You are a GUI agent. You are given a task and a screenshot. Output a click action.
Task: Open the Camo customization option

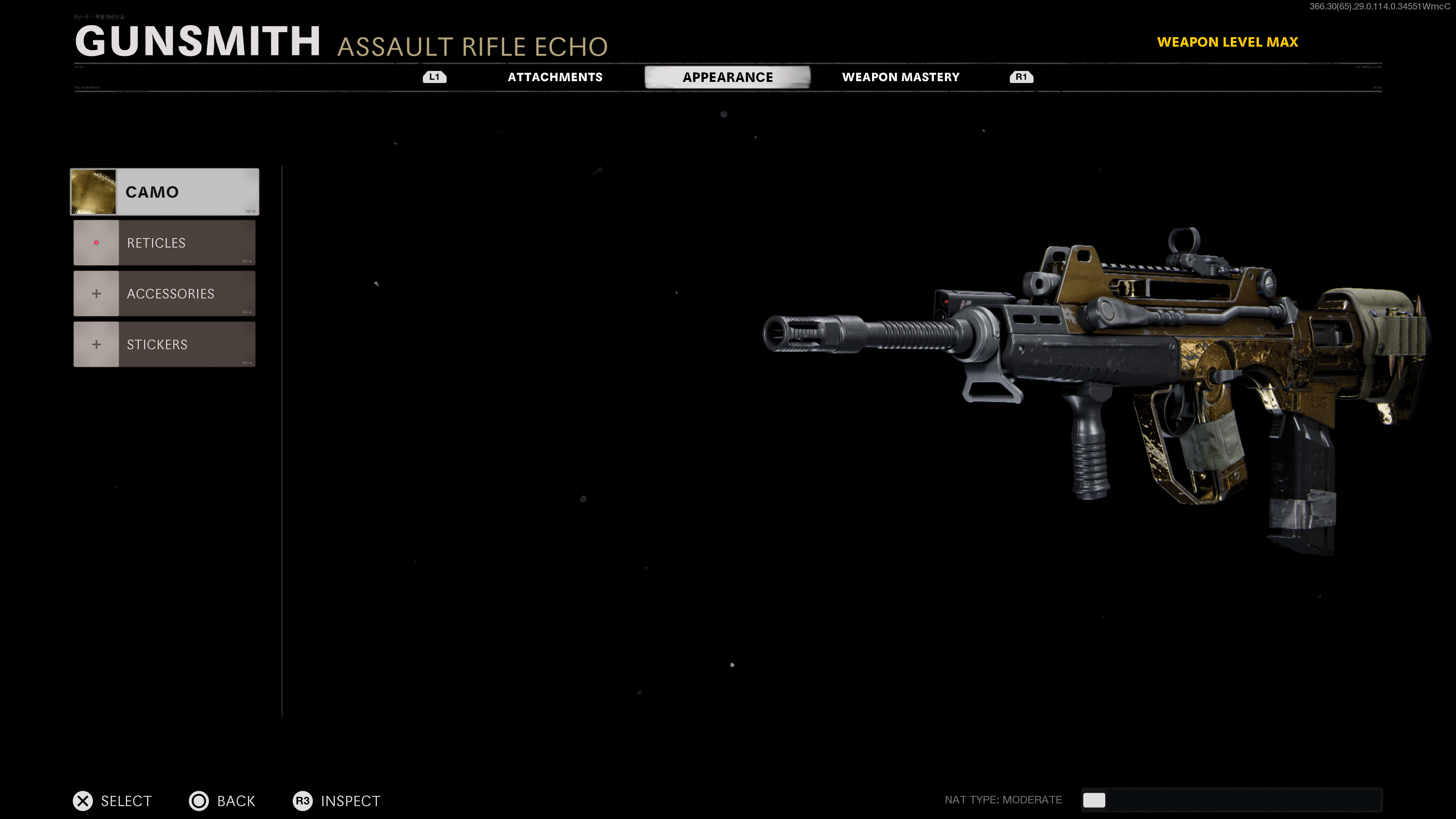click(x=164, y=191)
